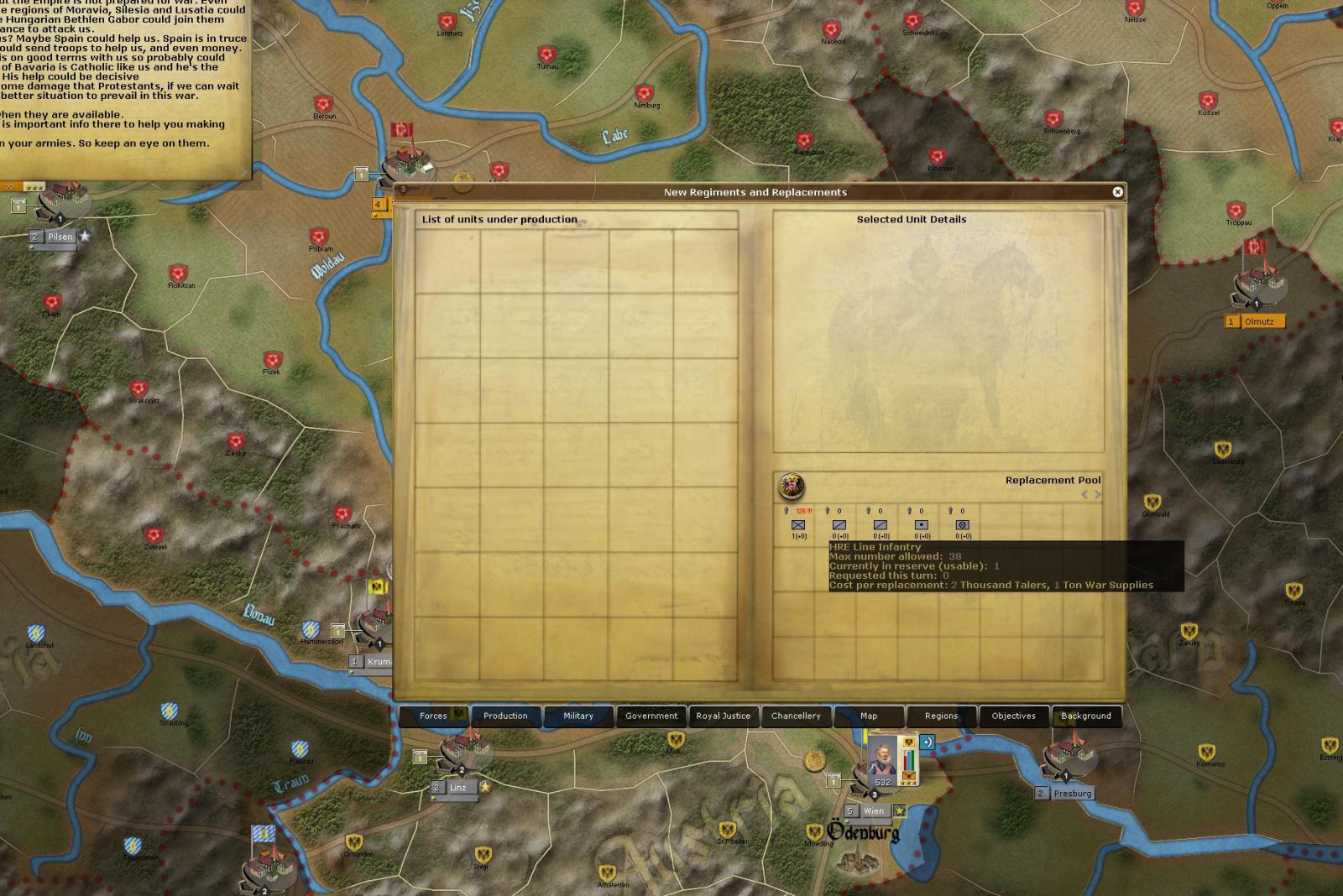The image size is (1343, 896).
Task: Select the general's portrait stack at Wien
Action: click(883, 758)
